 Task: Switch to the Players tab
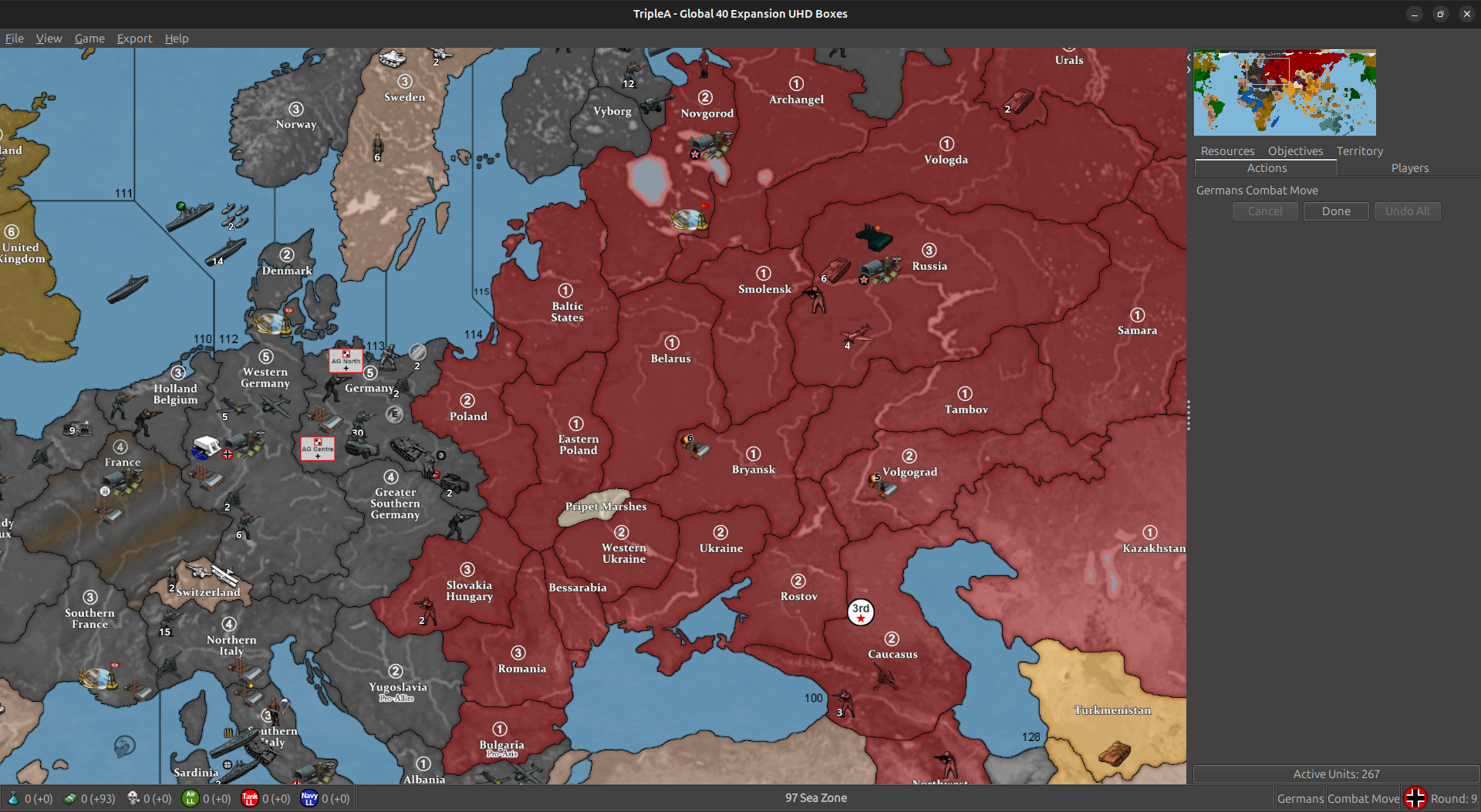[x=1409, y=167]
